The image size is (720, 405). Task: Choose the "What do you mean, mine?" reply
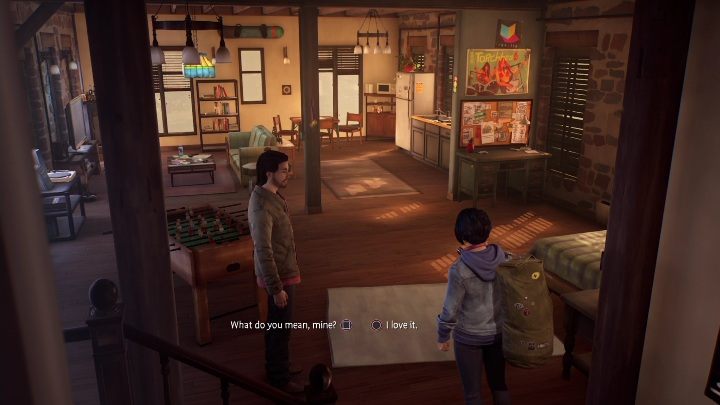284,324
